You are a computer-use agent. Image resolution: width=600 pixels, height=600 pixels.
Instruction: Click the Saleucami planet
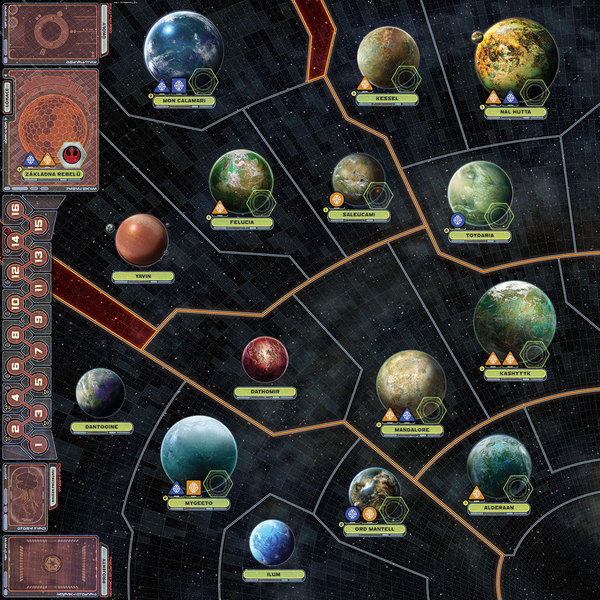click(x=358, y=179)
